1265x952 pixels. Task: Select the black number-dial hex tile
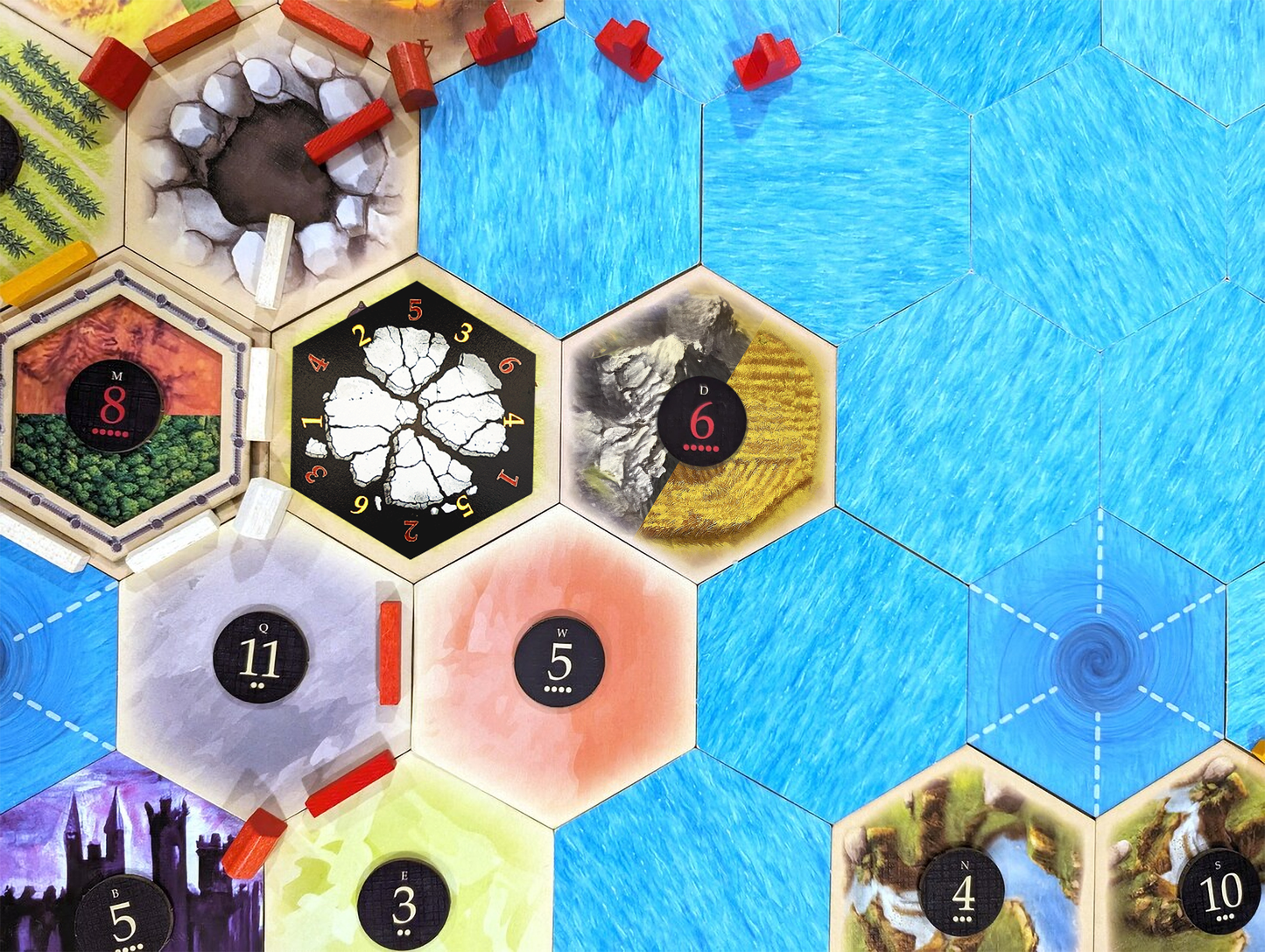413,418
